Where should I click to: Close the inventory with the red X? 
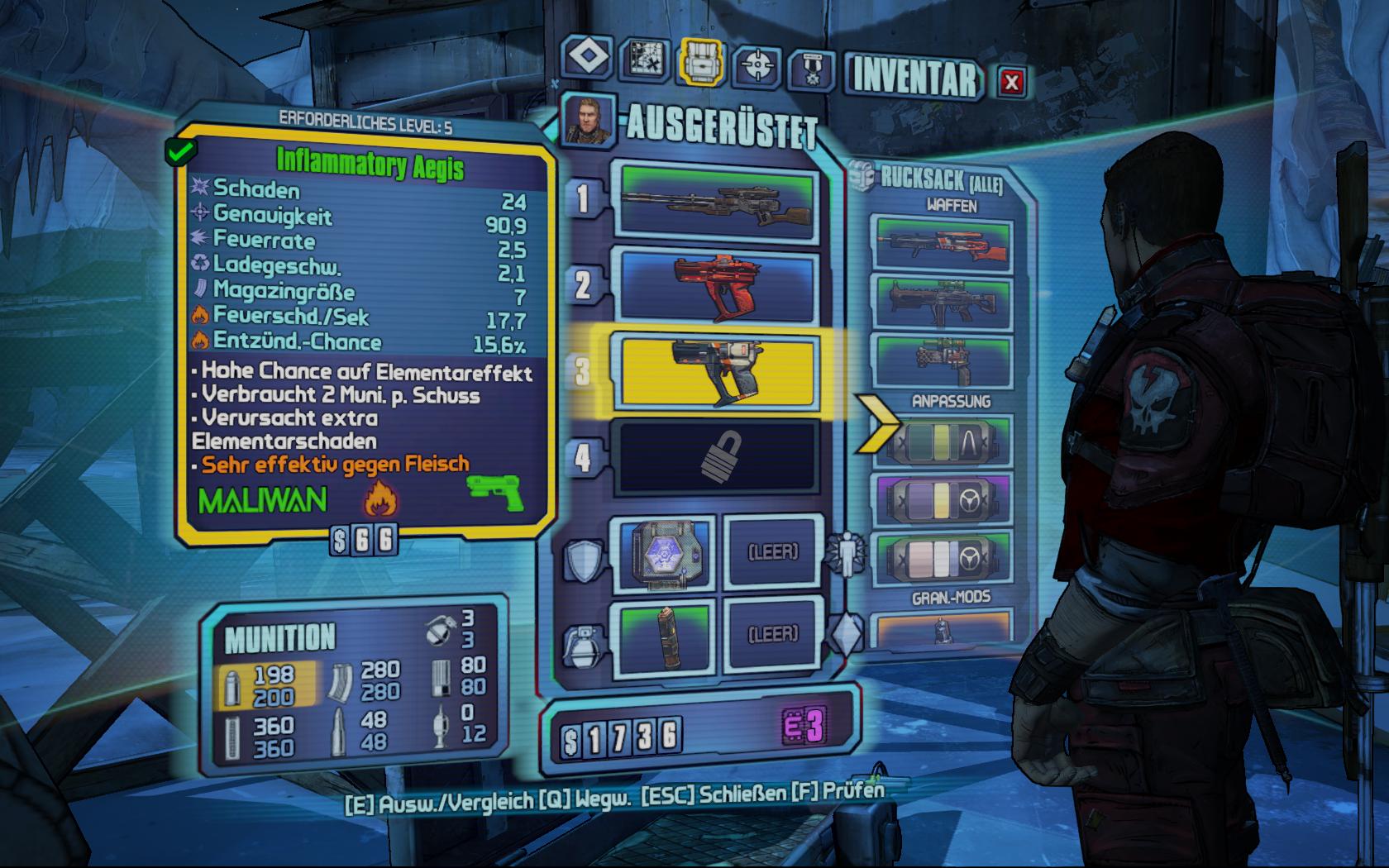pyautogui.click(x=1010, y=81)
